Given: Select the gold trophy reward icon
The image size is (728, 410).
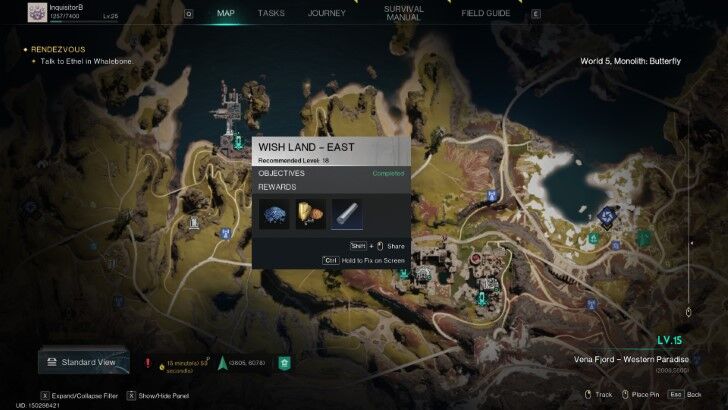Looking at the screenshot, I should 310,214.
